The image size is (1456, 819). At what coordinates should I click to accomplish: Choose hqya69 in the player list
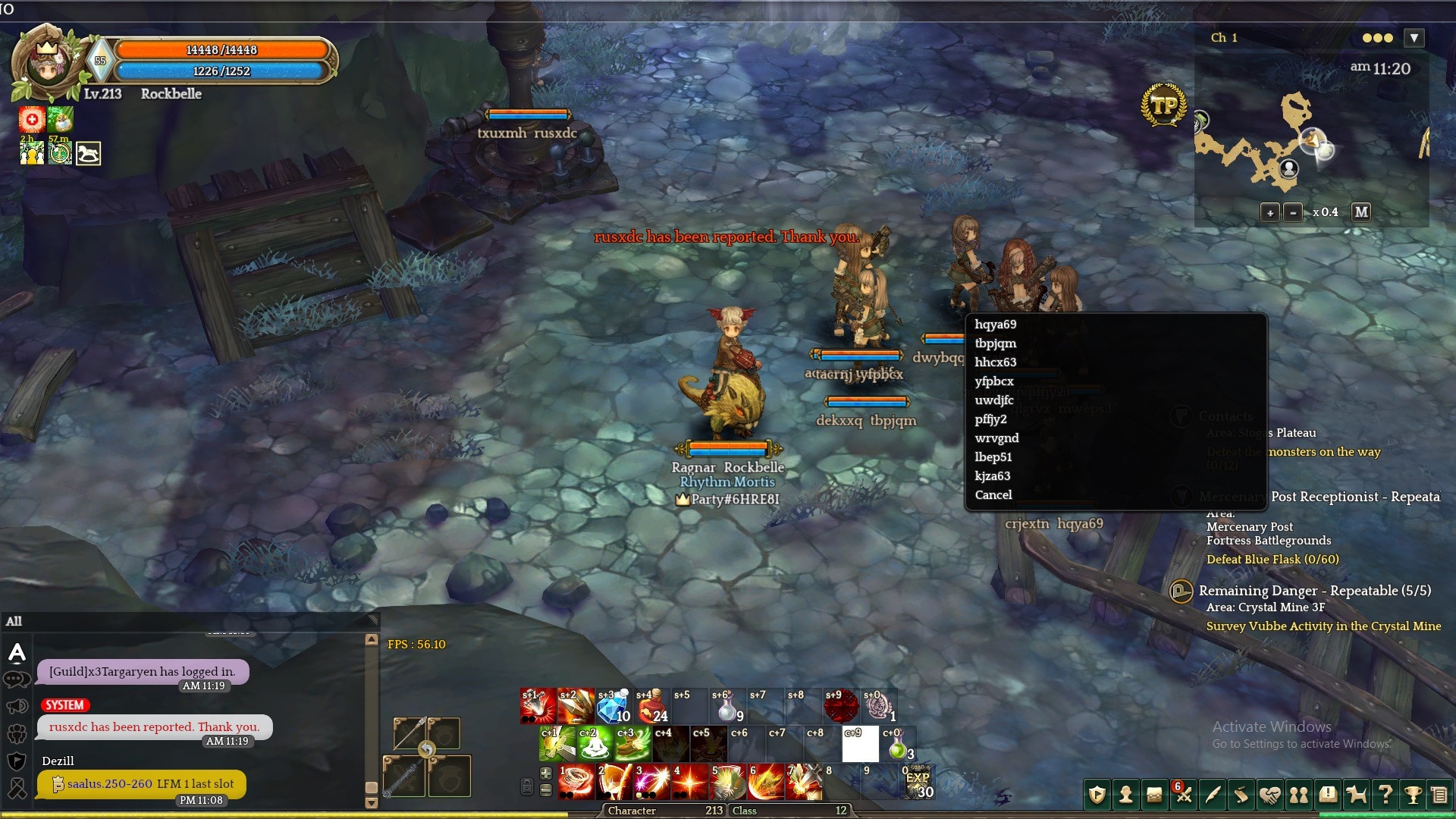point(995,325)
